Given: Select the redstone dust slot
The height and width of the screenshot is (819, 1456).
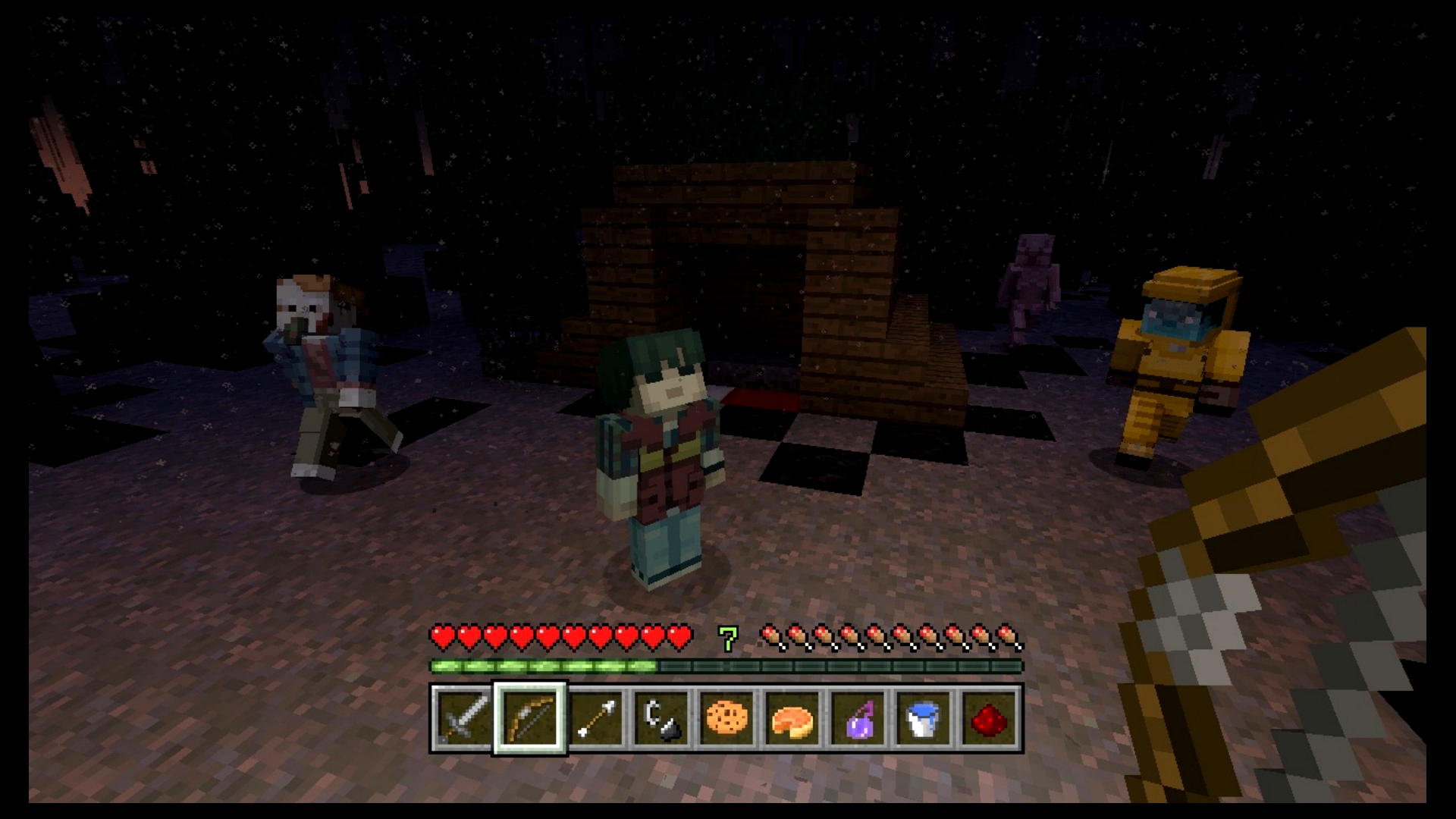Looking at the screenshot, I should click(989, 717).
